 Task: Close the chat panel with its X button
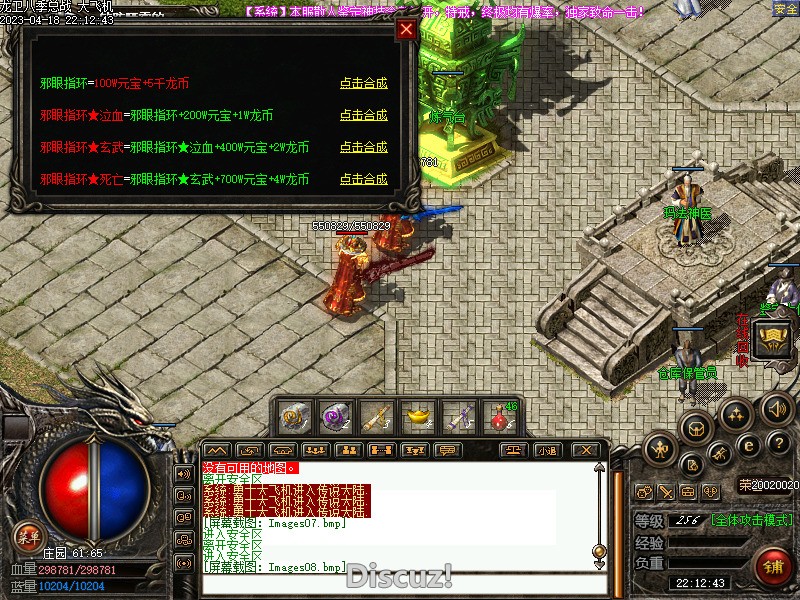586,450
